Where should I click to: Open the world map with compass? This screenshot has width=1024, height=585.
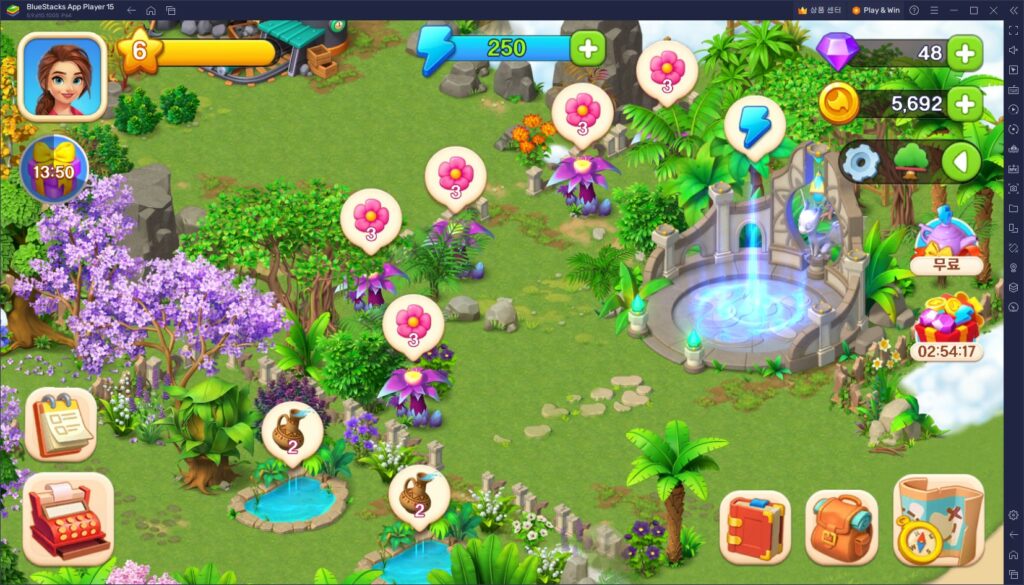(x=937, y=520)
